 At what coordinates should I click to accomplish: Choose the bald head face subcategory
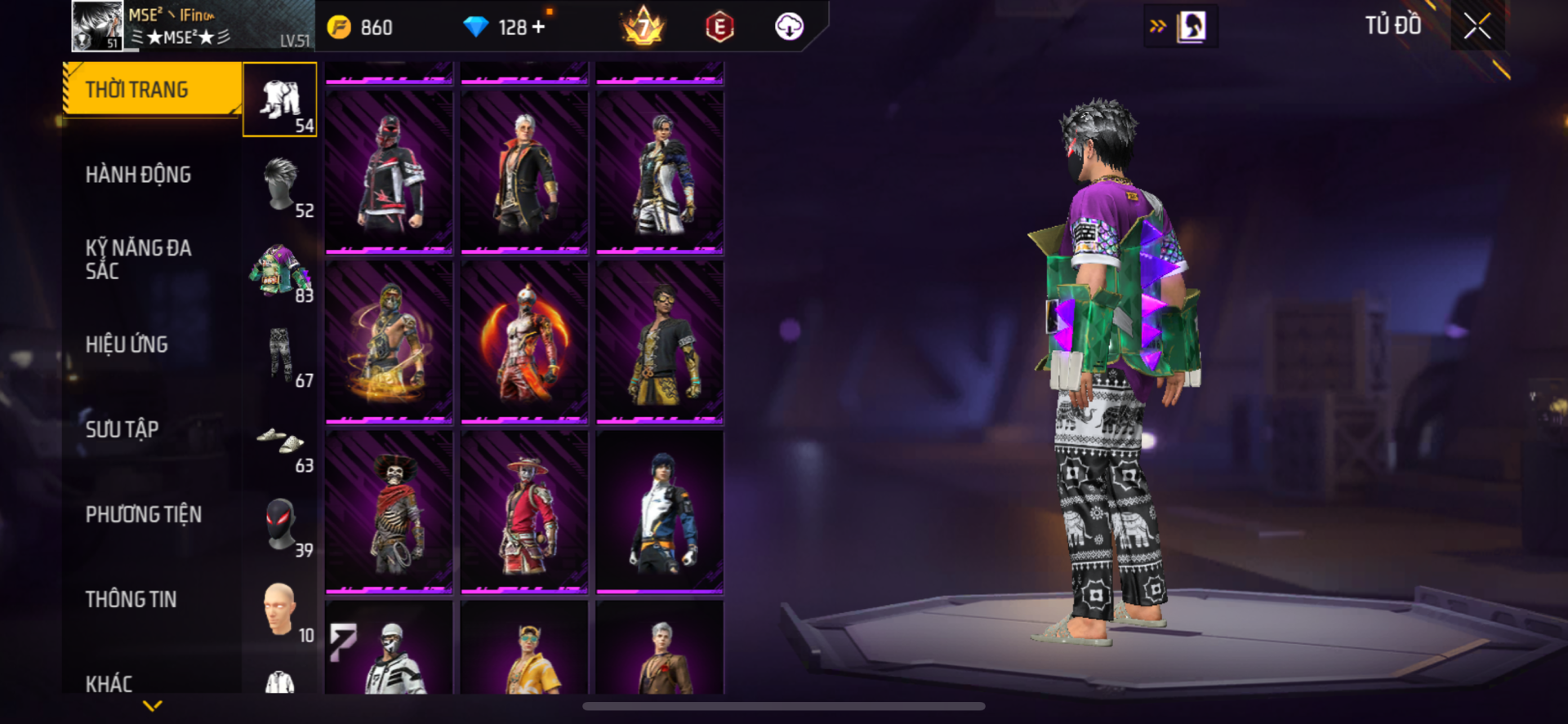click(x=280, y=610)
